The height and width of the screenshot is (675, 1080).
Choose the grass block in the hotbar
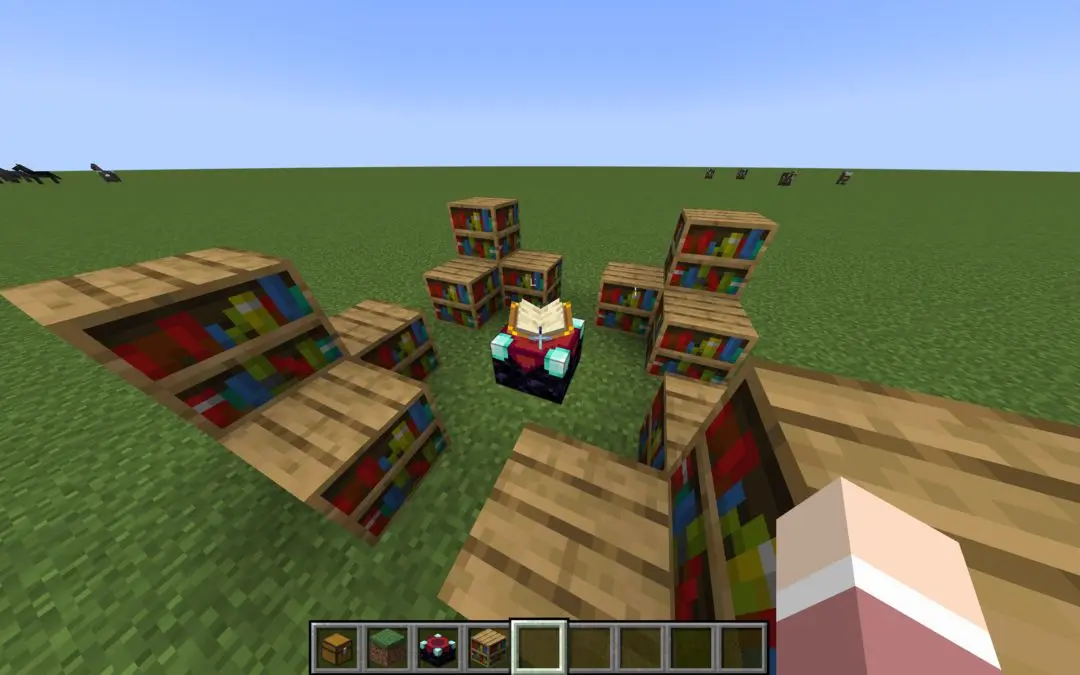coord(387,648)
